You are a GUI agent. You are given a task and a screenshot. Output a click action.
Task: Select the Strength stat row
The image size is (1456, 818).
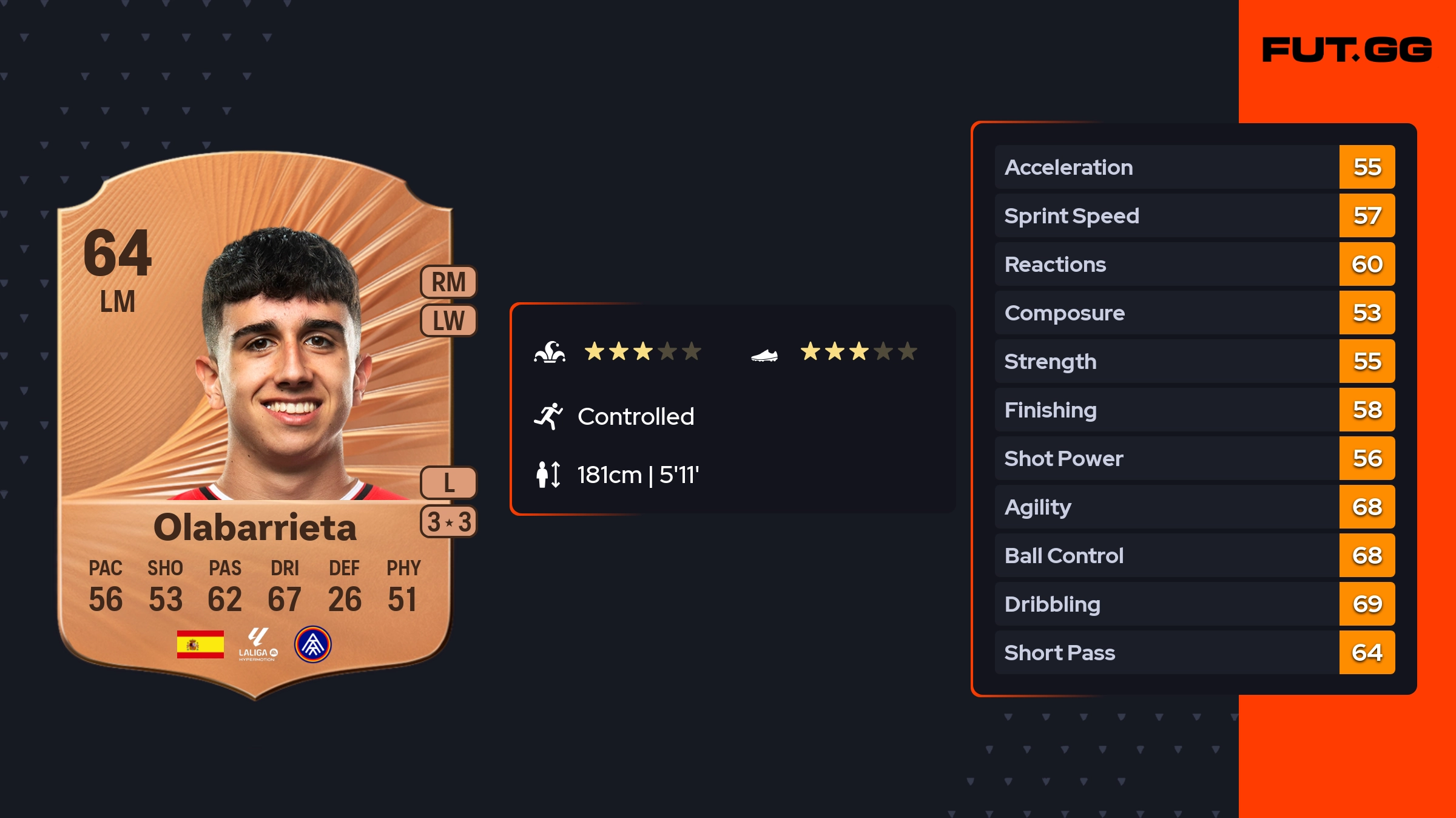1194,361
